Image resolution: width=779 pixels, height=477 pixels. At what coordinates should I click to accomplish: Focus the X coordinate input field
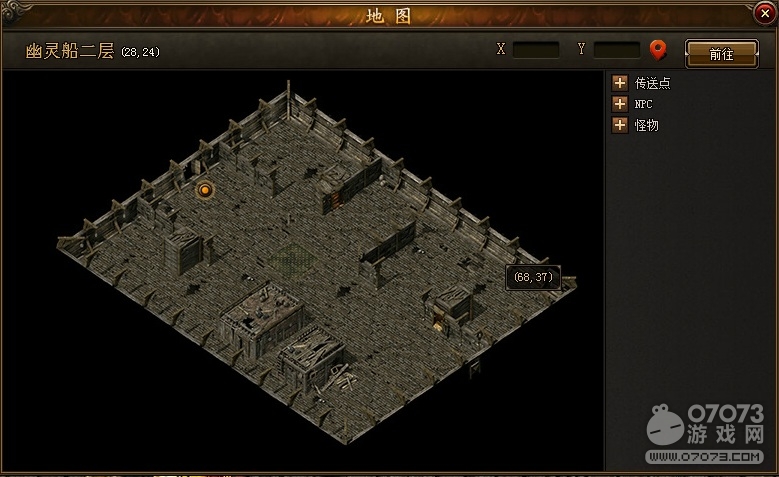pos(536,49)
